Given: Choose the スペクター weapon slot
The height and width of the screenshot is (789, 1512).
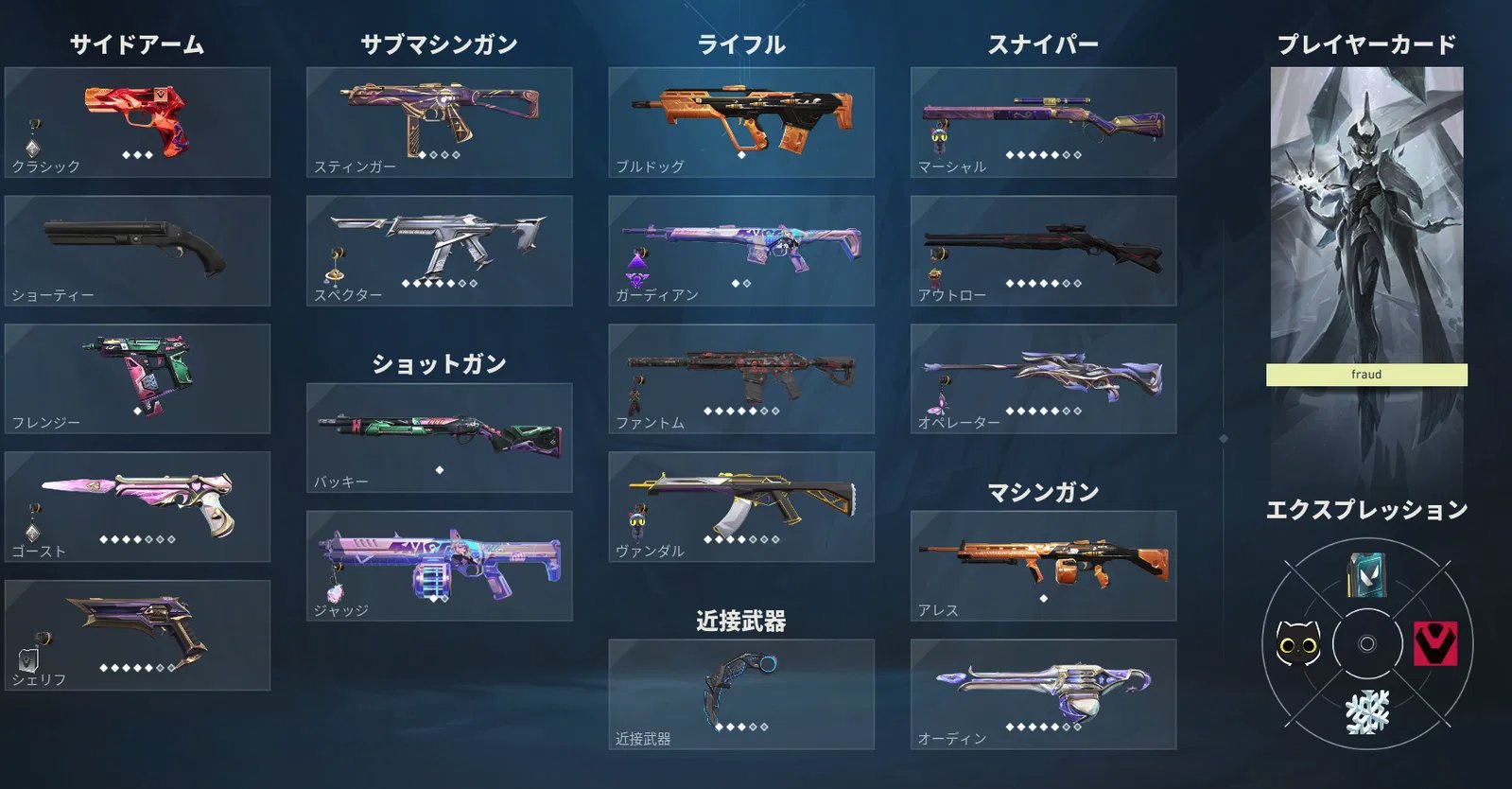Looking at the screenshot, I should click(x=439, y=251).
